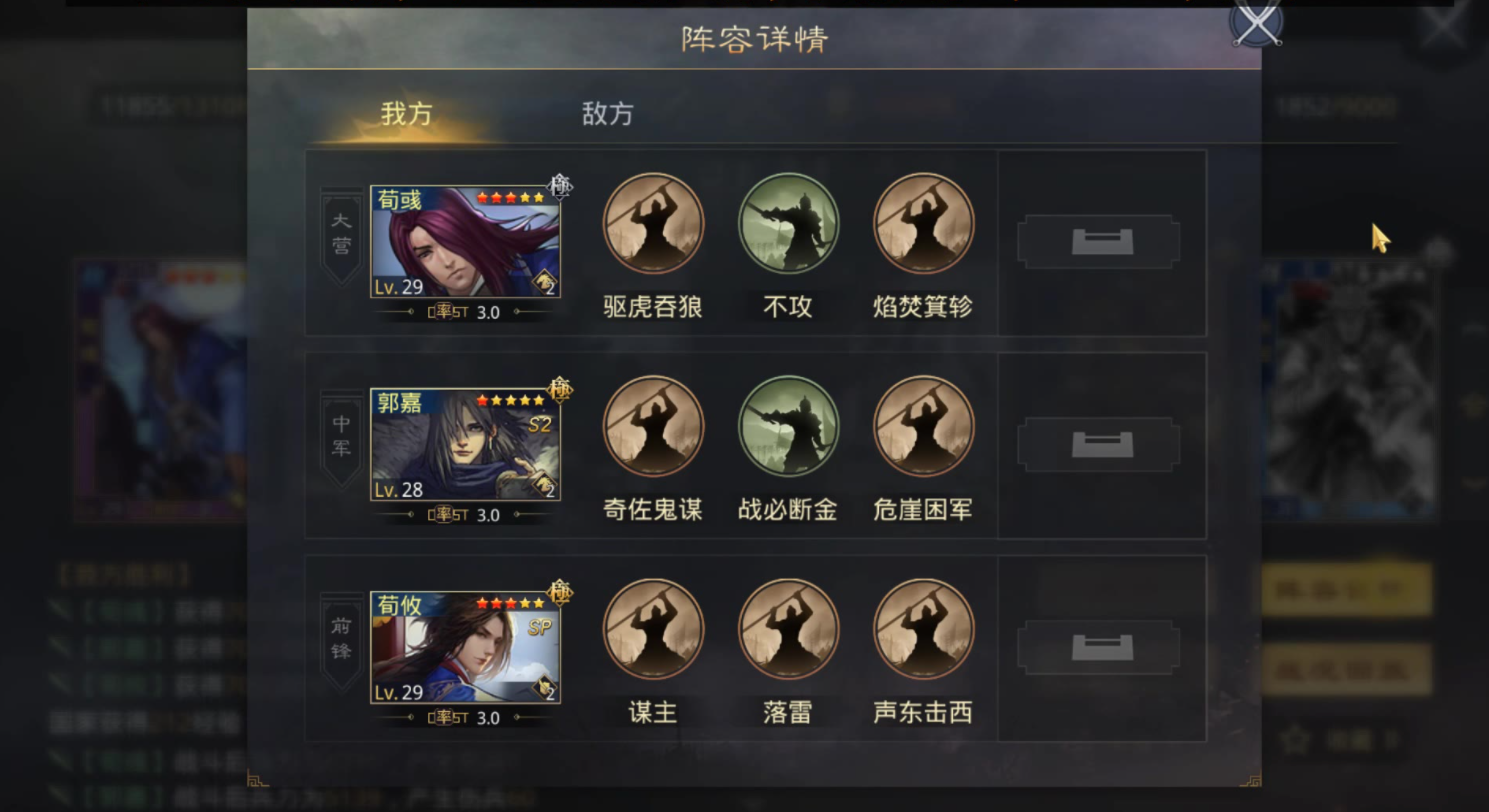Select 荀攸's 谋主 skill icon
The width and height of the screenshot is (1489, 812).
(x=652, y=627)
